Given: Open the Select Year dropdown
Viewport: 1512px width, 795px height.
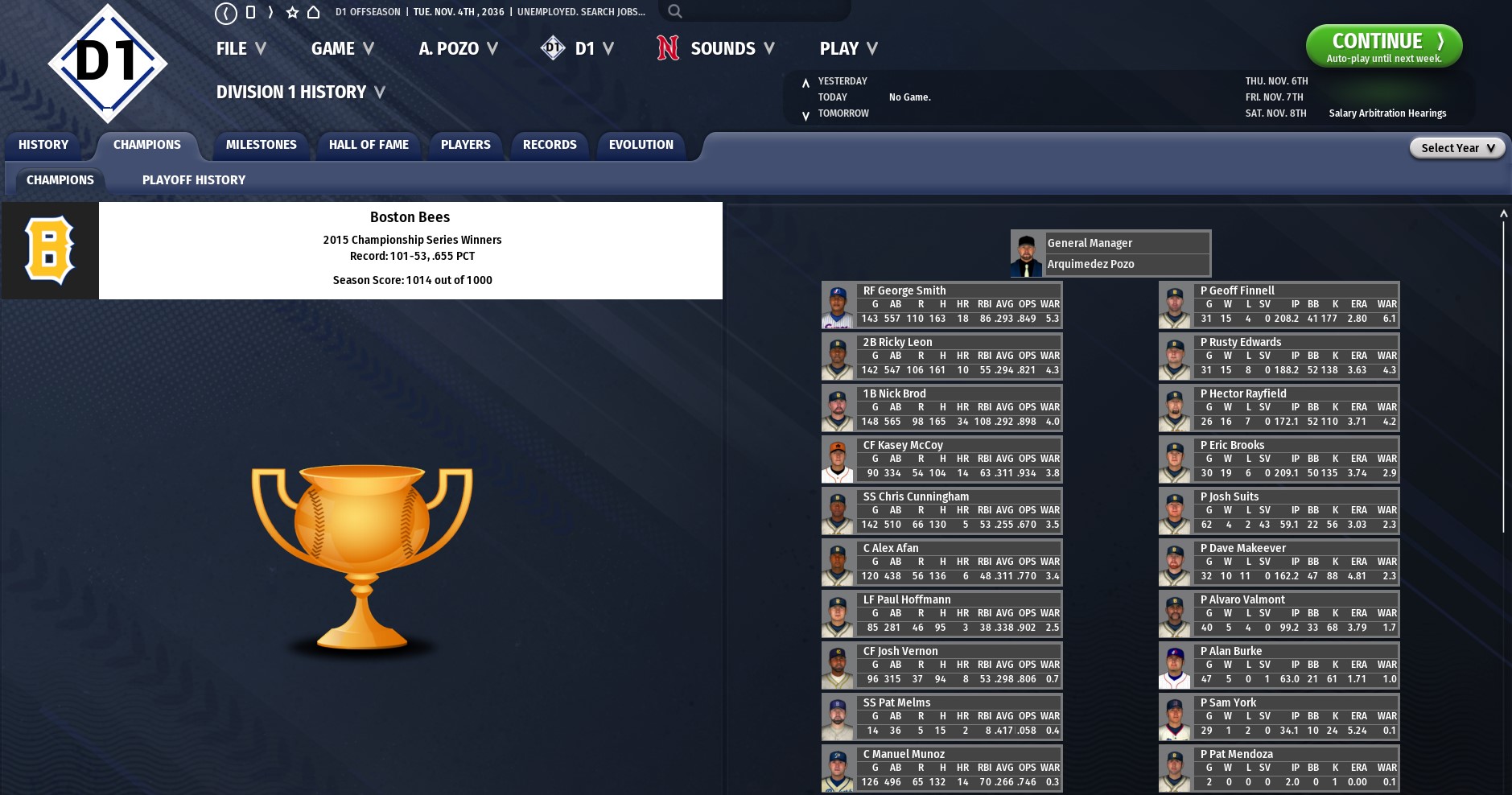Looking at the screenshot, I should point(1456,148).
